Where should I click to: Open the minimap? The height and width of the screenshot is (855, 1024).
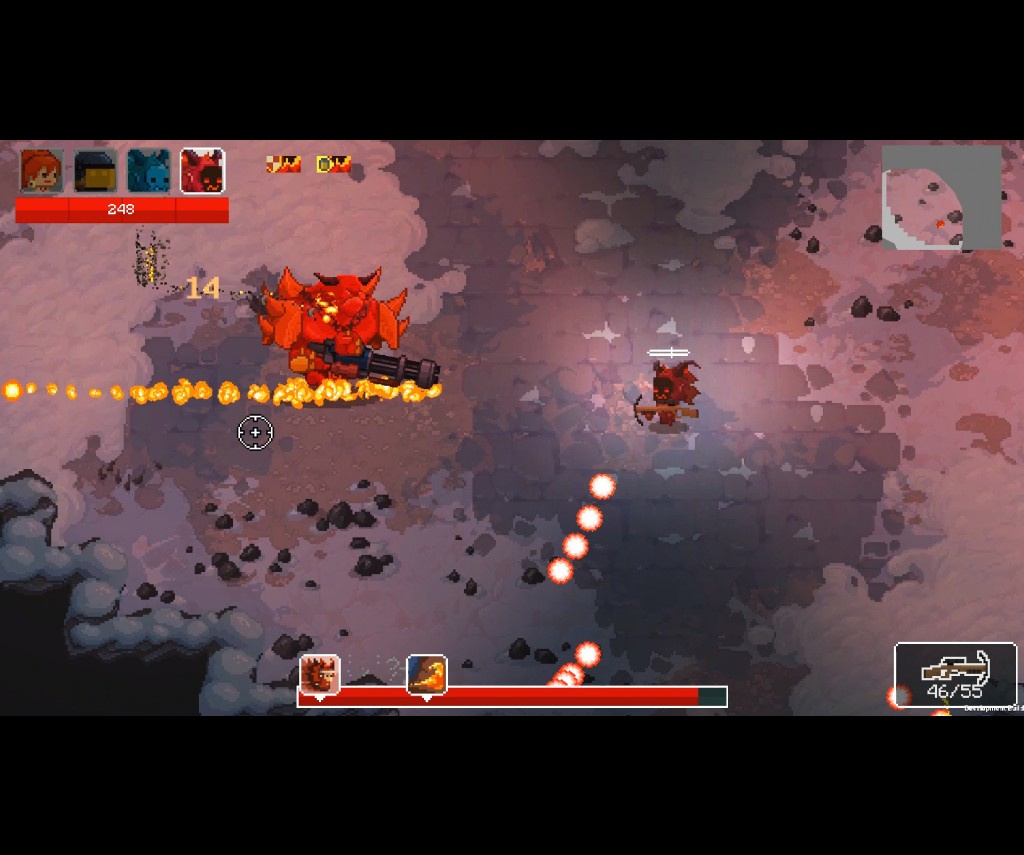pos(941,198)
